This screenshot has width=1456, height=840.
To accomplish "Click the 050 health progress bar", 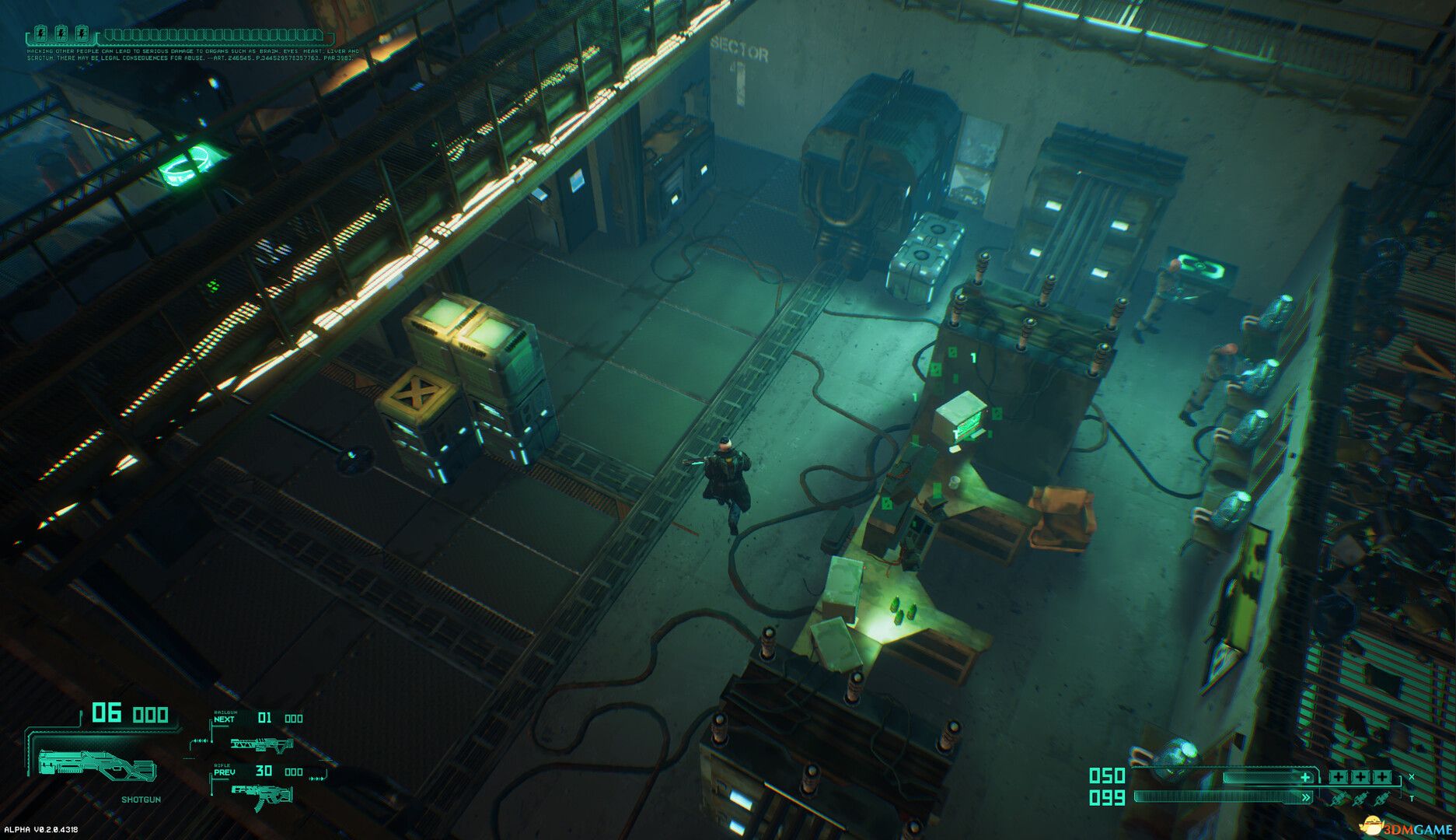I will coord(1267,775).
